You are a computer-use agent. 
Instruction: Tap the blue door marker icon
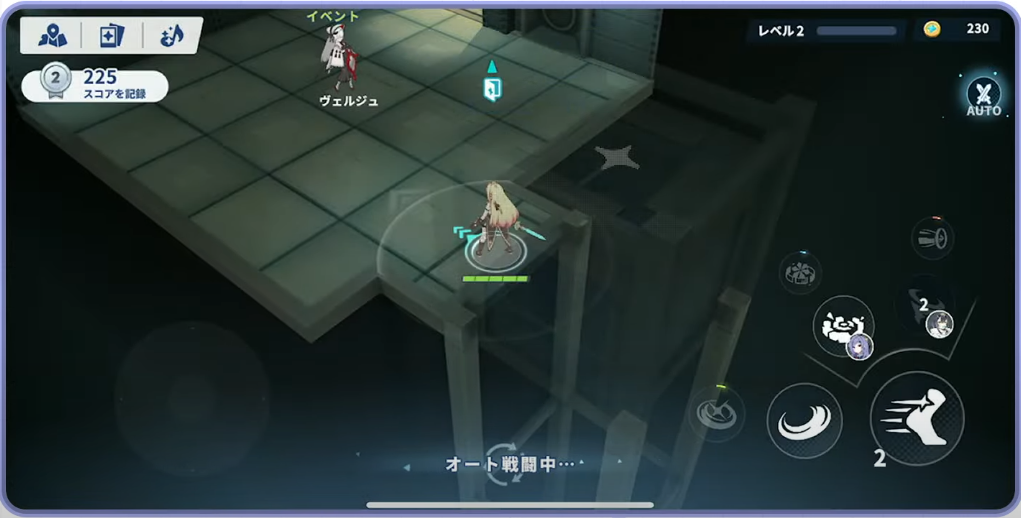point(491,87)
